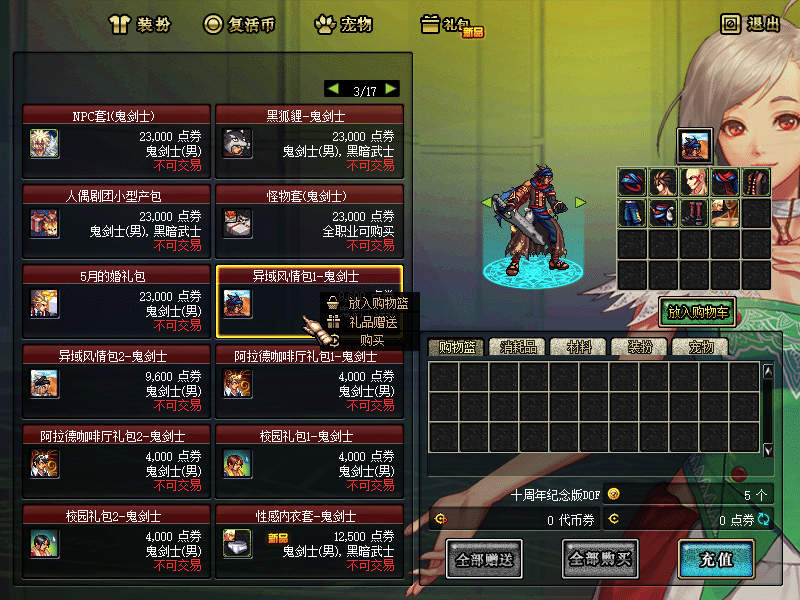The width and height of the screenshot is (800, 600).
Task: Choose 礼品赠送 gift option in menu
Action: coord(370,322)
